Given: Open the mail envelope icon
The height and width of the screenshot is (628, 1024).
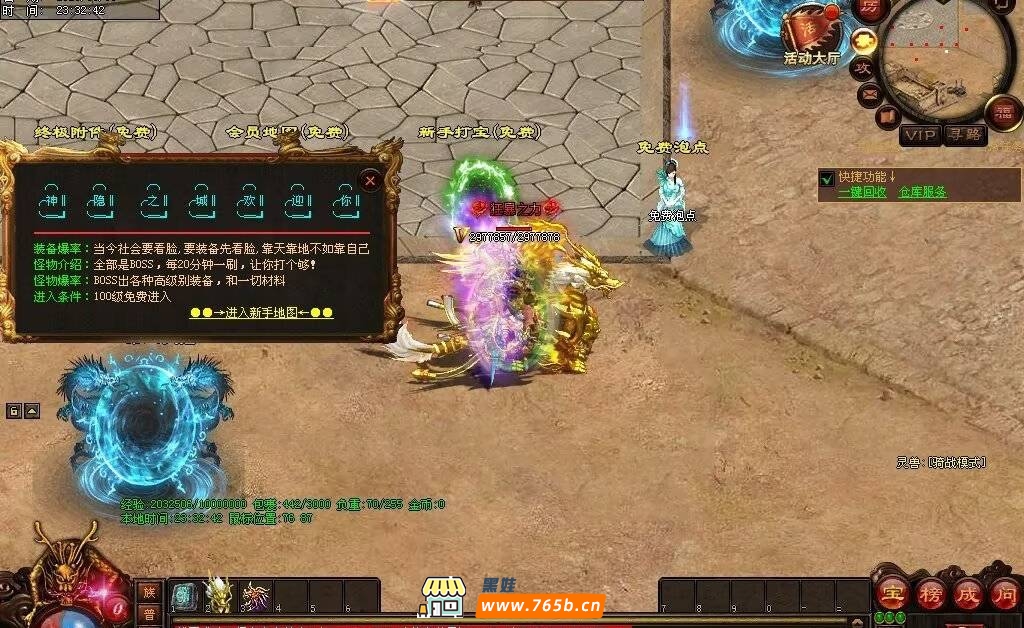Looking at the screenshot, I should pyautogui.click(x=869, y=95).
